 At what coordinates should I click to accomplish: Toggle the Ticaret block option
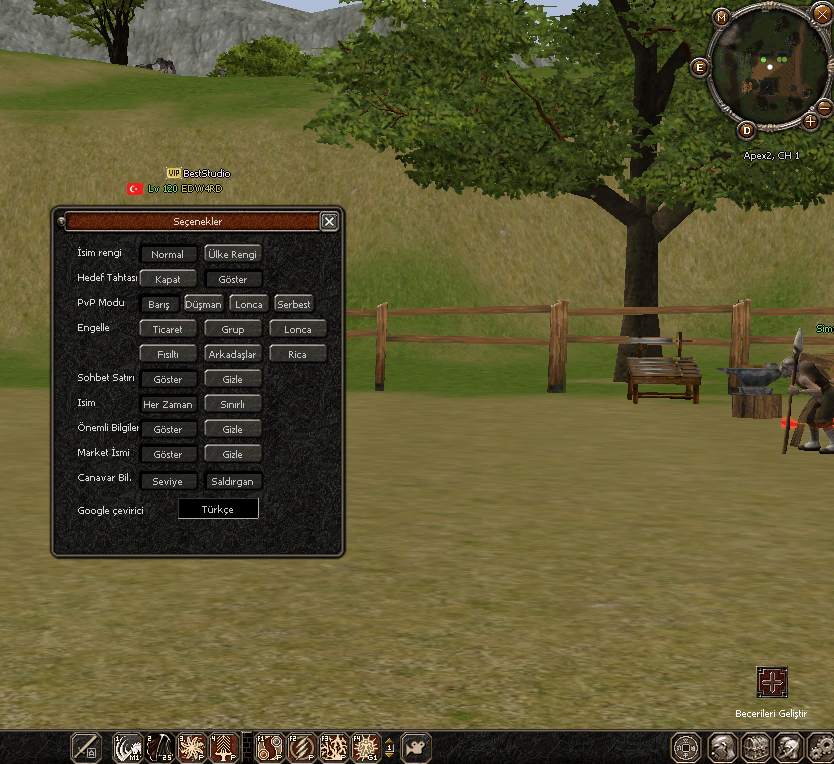(x=168, y=329)
